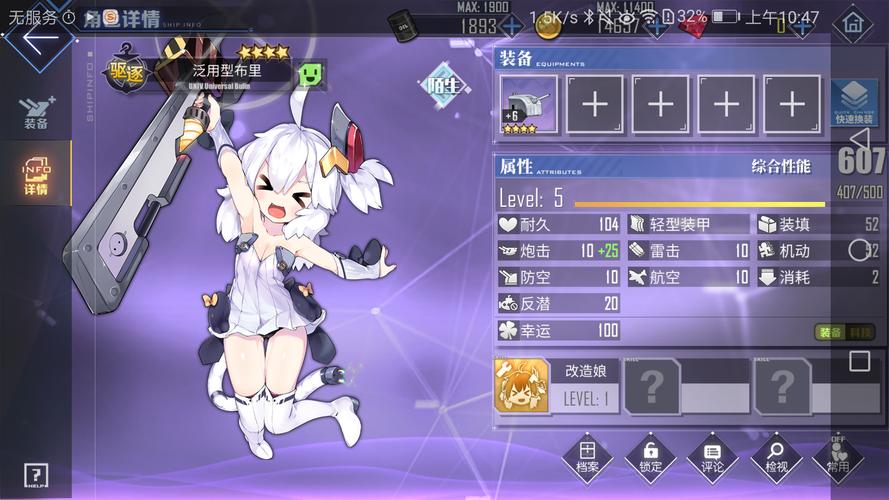The image size is (889, 500).
Task: Toggle the 常用 favorite button
Action: [838, 458]
